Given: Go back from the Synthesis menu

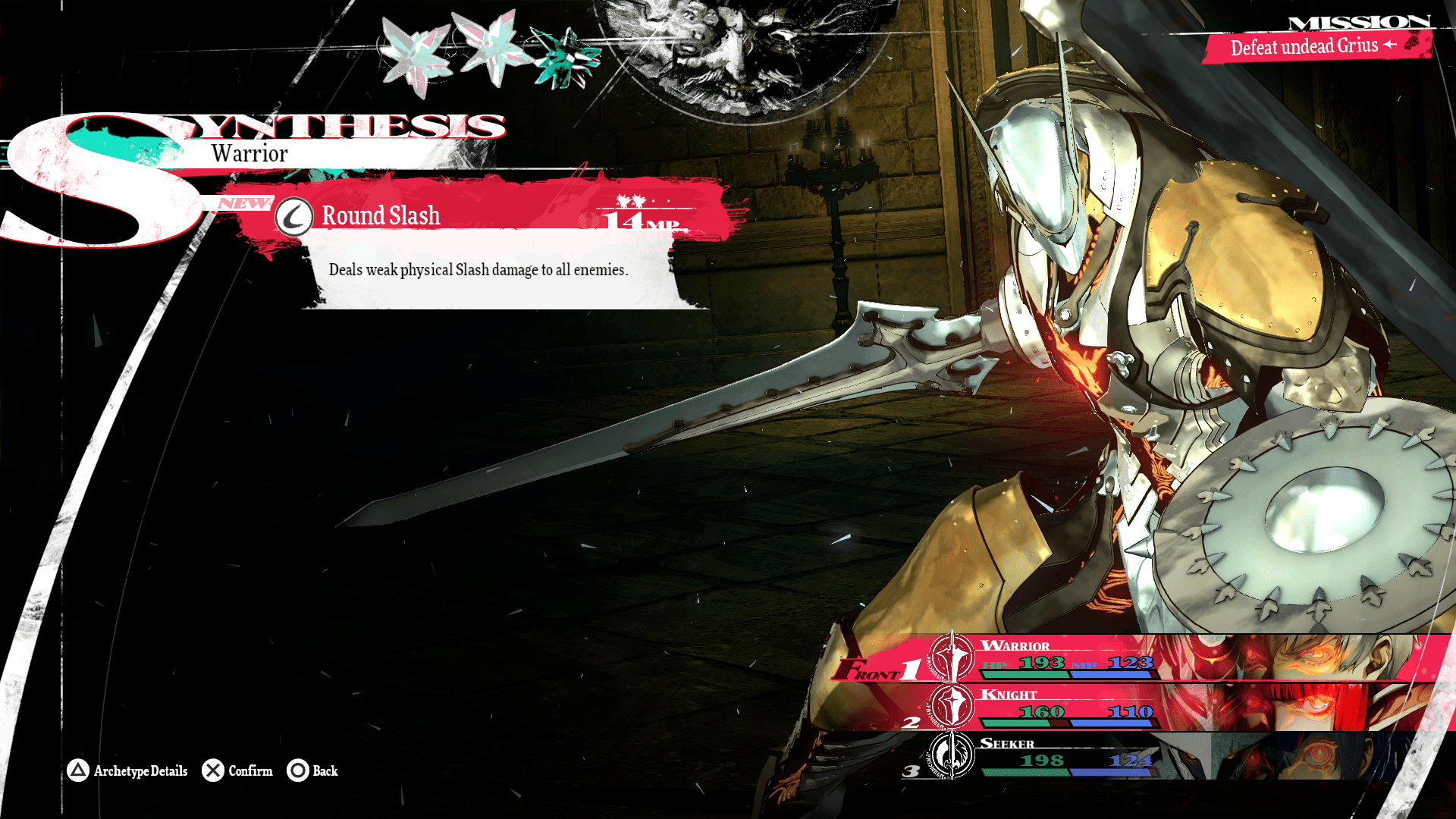Looking at the screenshot, I should click(312, 770).
